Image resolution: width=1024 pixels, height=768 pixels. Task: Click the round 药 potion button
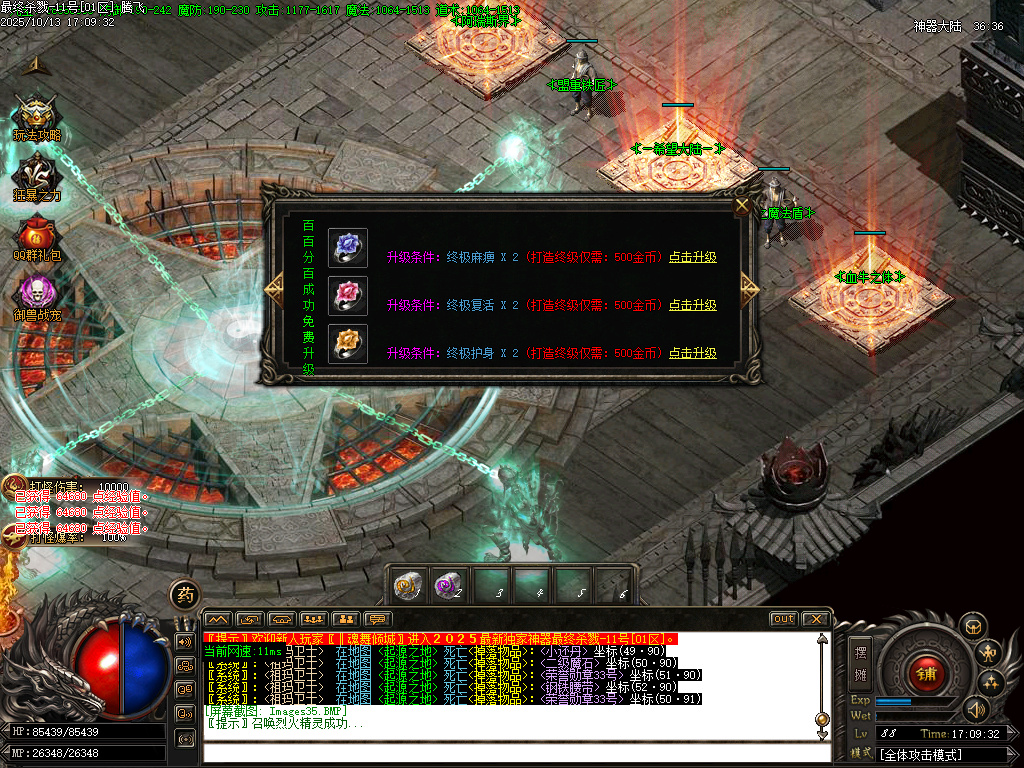click(185, 595)
